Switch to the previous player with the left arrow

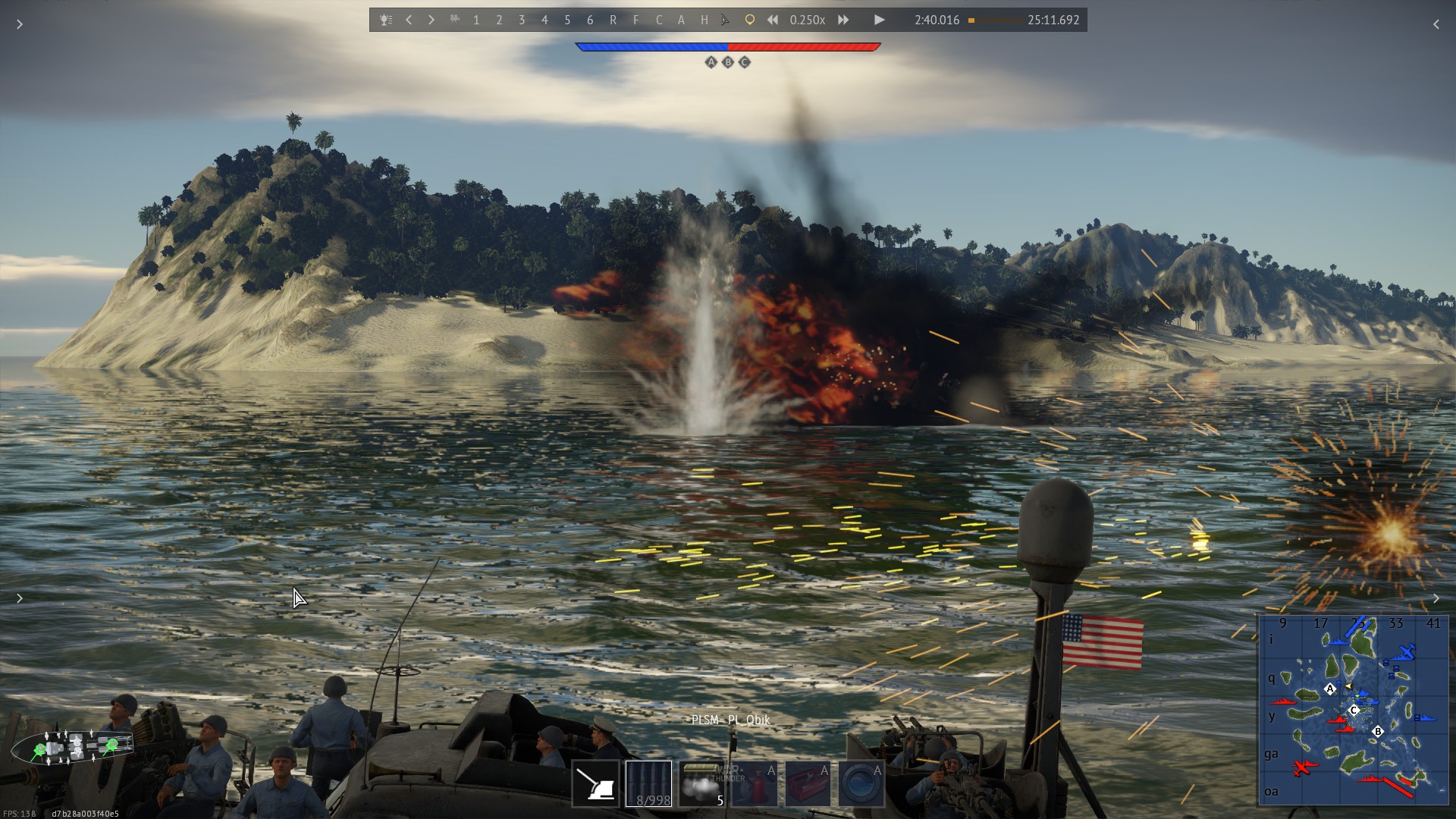(x=409, y=20)
